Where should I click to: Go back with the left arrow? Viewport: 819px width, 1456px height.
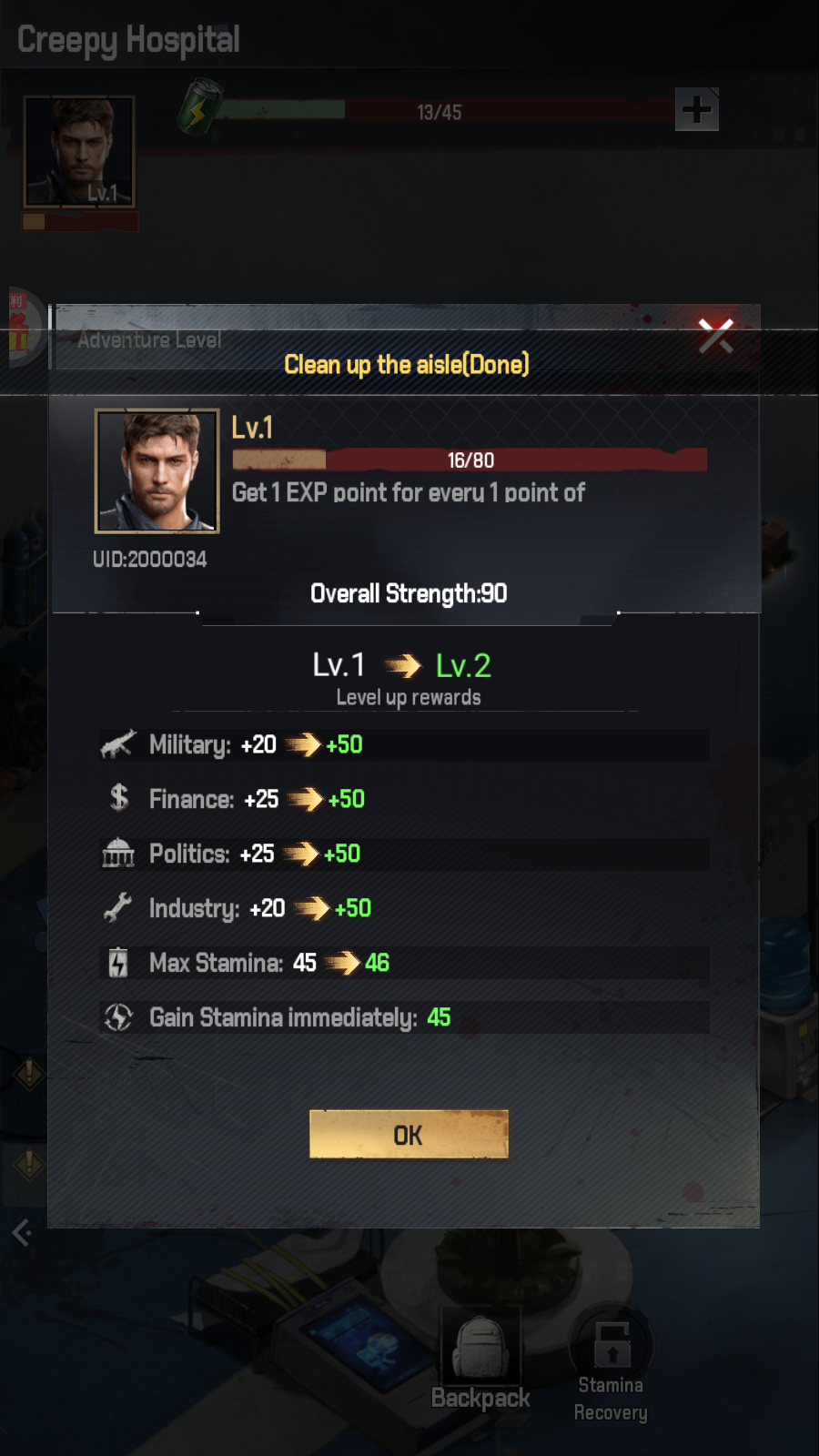pos(22,1233)
